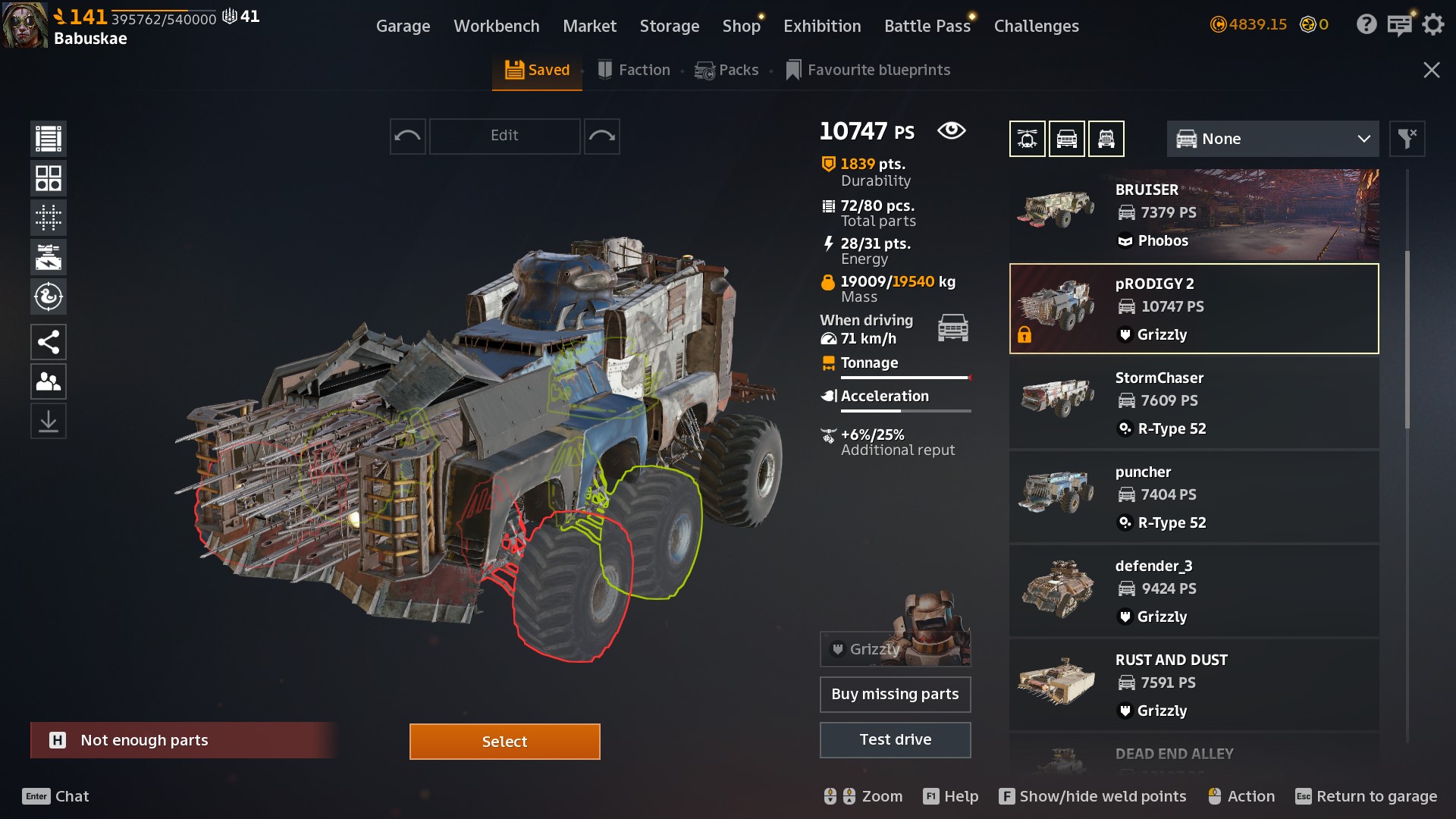The width and height of the screenshot is (1456, 819).
Task: Open game settings via the gear icon
Action: 1432,24
